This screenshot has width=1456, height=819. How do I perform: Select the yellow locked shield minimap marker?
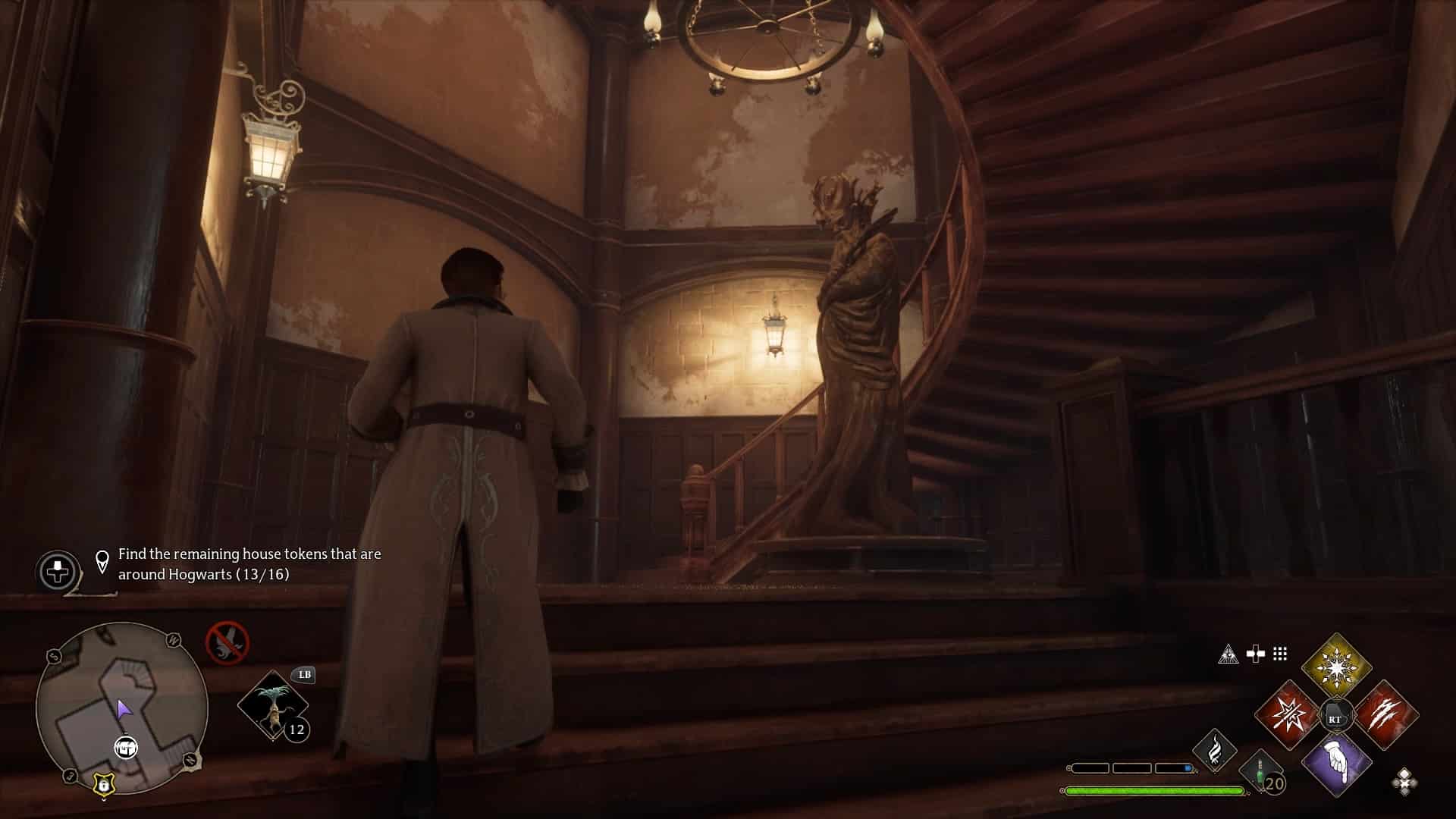click(x=102, y=786)
